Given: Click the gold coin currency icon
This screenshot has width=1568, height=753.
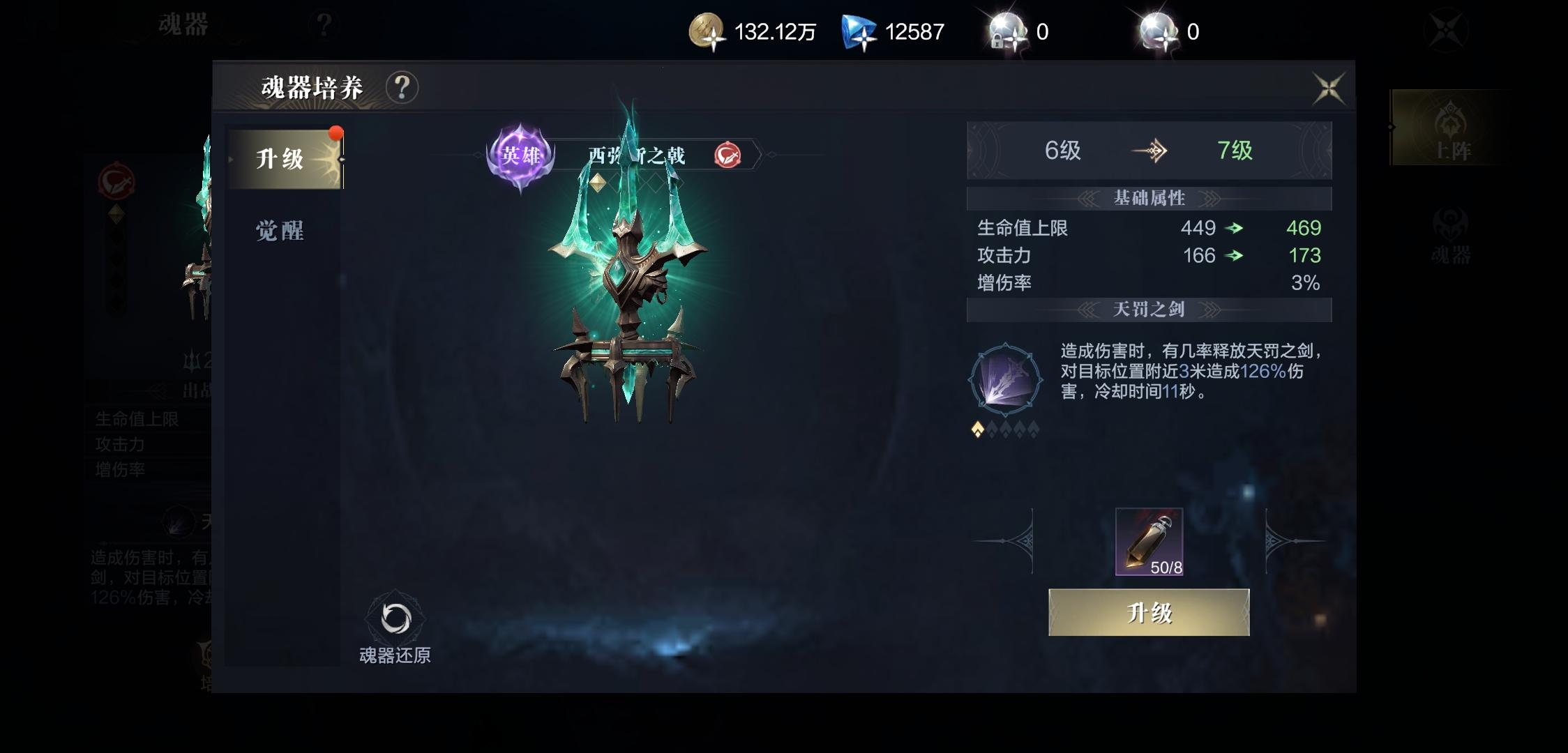Looking at the screenshot, I should [x=706, y=31].
